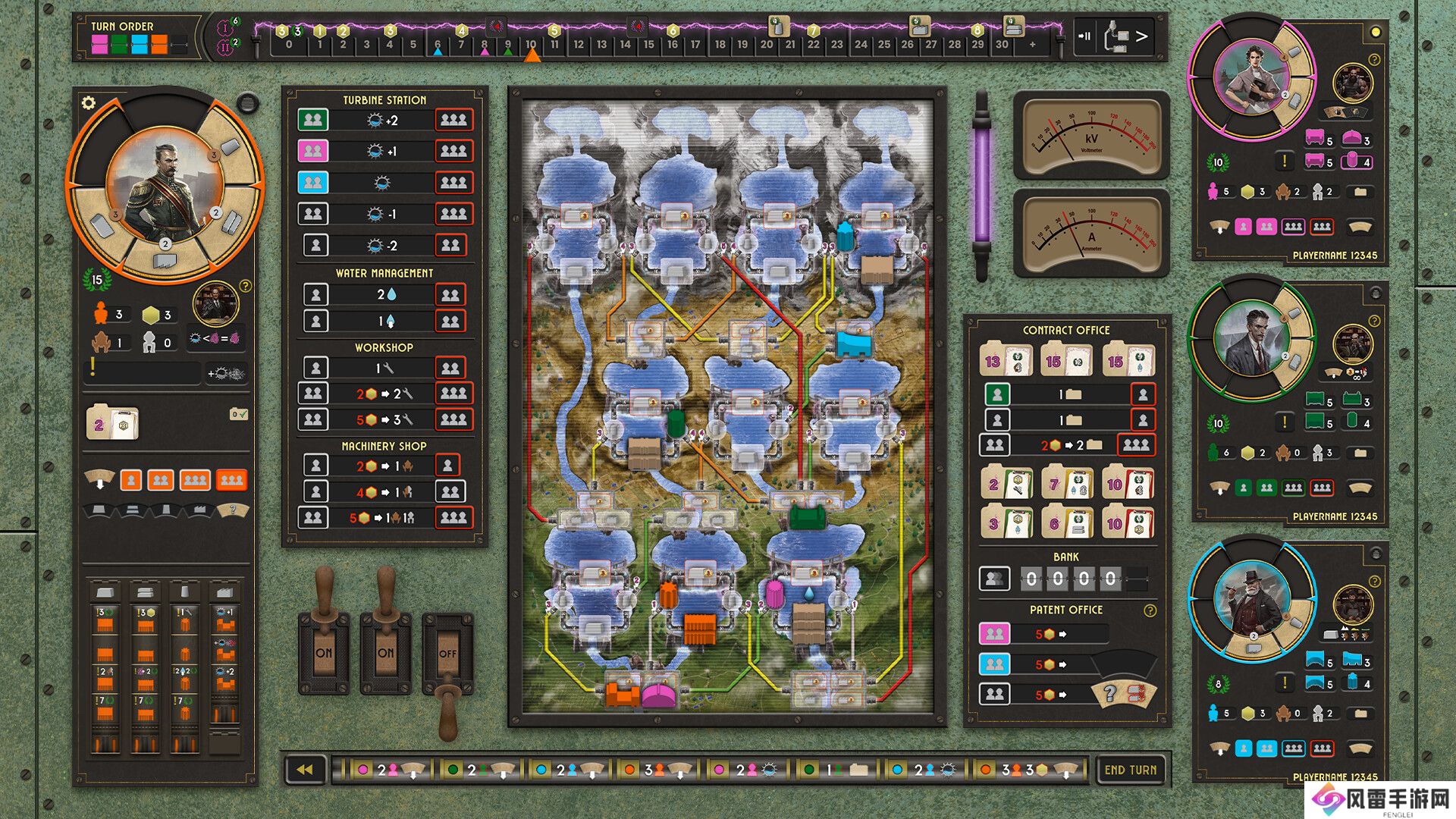1456x819 pixels.
Task: End the current turn
Action: 1130,770
